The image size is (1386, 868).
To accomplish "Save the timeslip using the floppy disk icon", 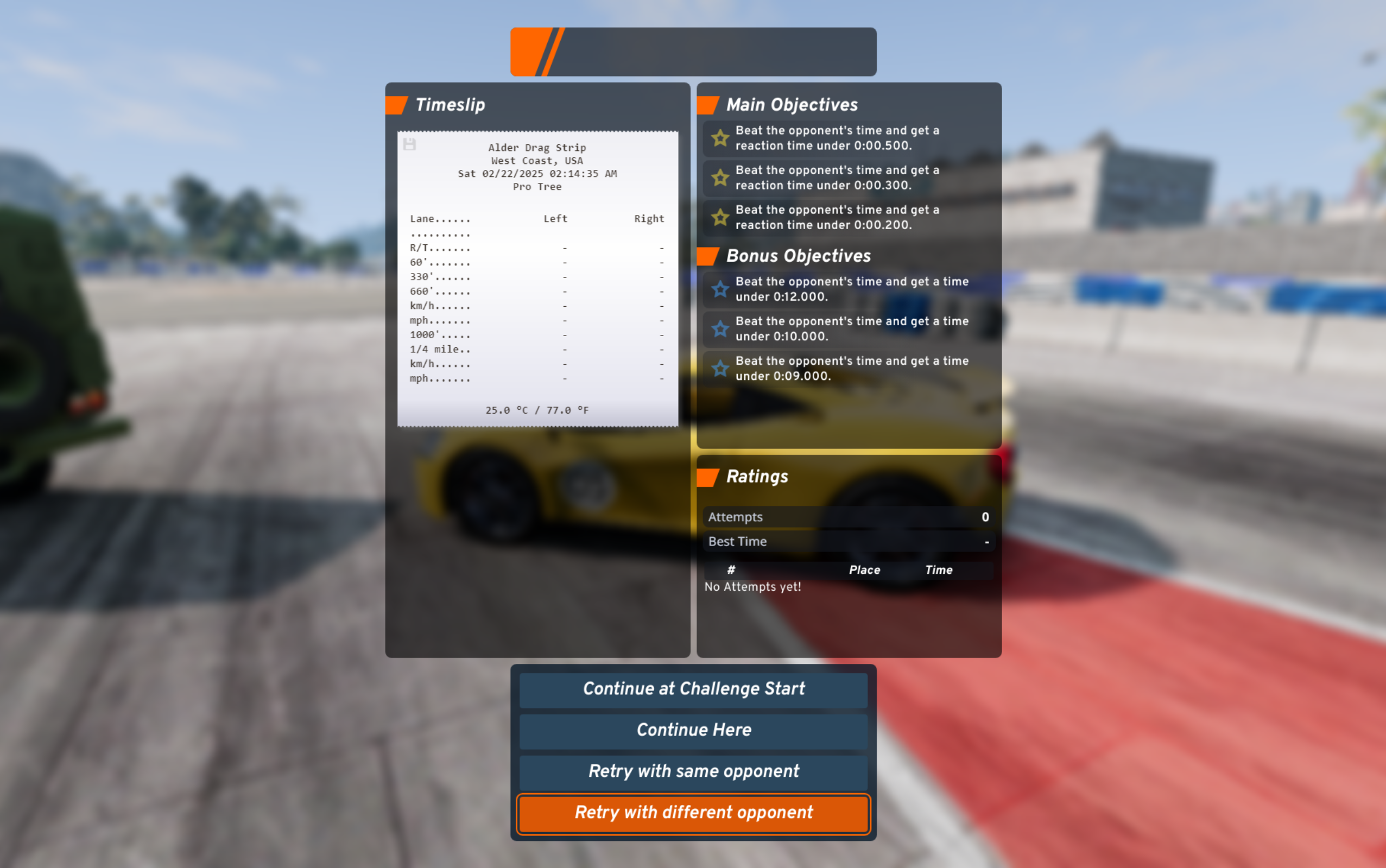I will pos(409,145).
